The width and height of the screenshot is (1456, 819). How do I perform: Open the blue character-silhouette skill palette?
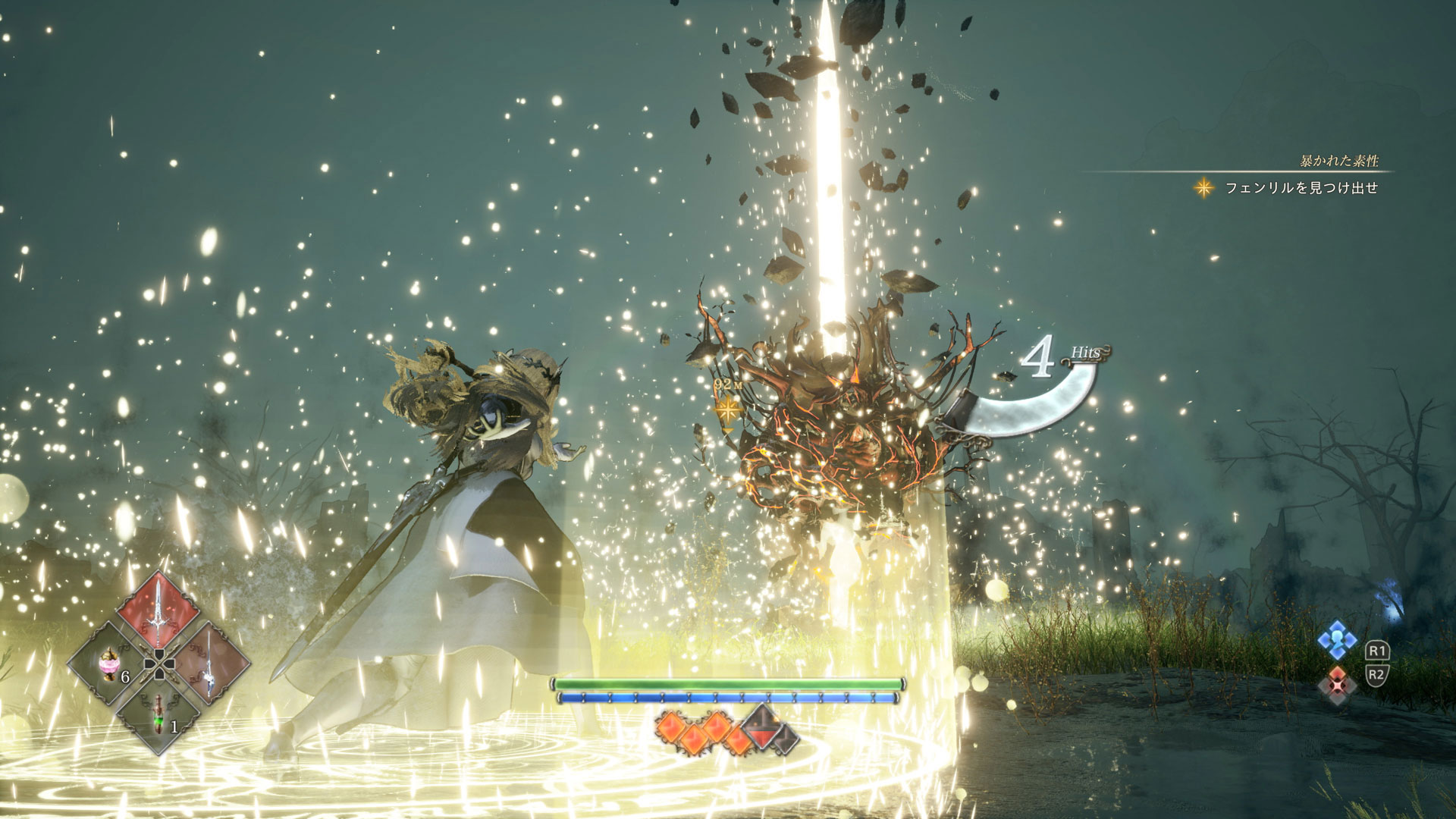pyautogui.click(x=1336, y=641)
